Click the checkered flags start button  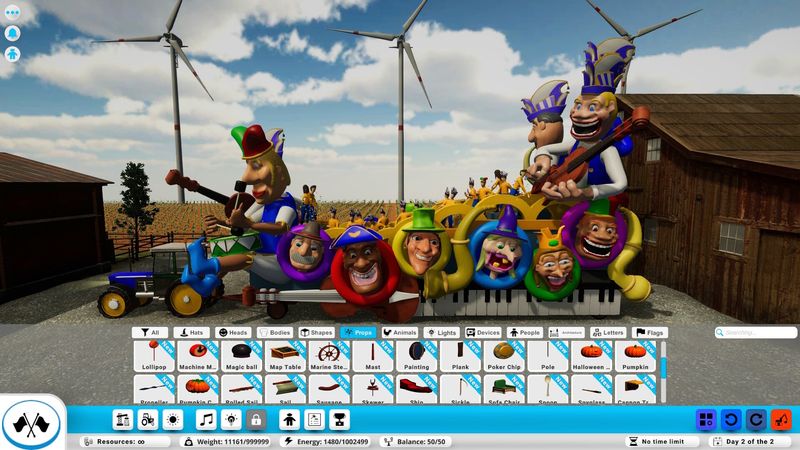pyautogui.click(x=31, y=422)
